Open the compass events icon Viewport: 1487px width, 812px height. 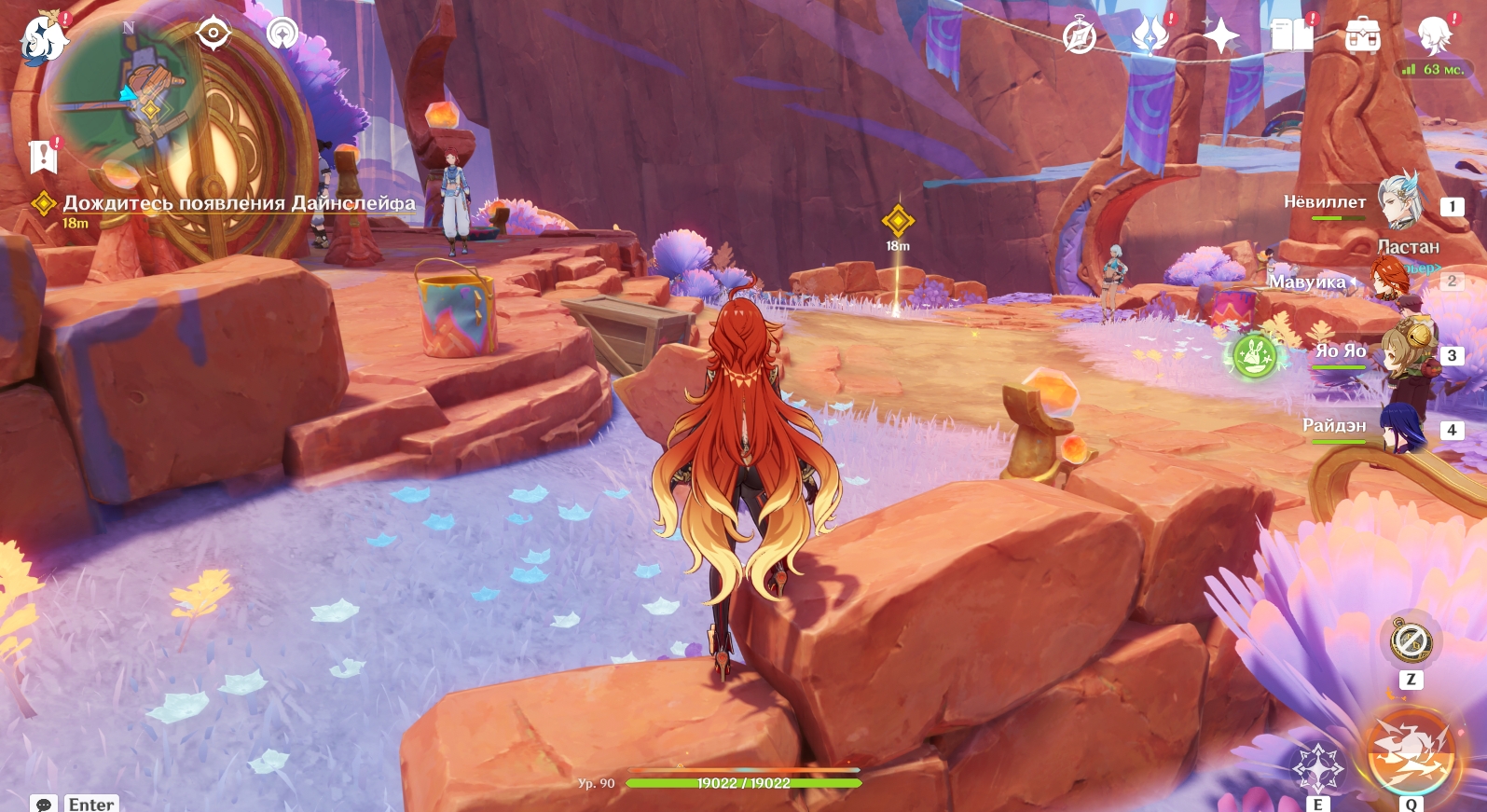point(1080,37)
